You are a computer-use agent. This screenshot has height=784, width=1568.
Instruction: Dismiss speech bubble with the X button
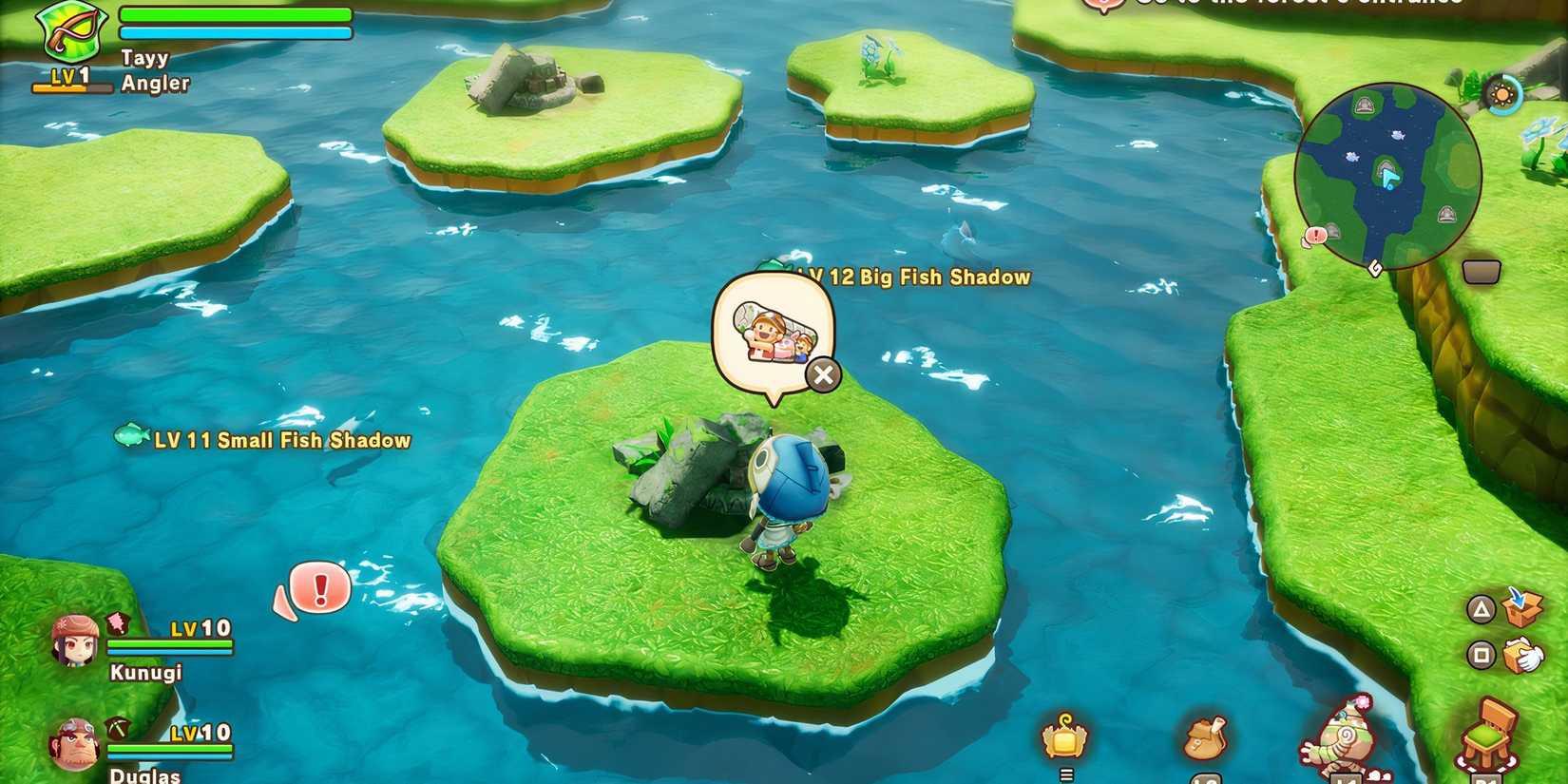(x=822, y=374)
